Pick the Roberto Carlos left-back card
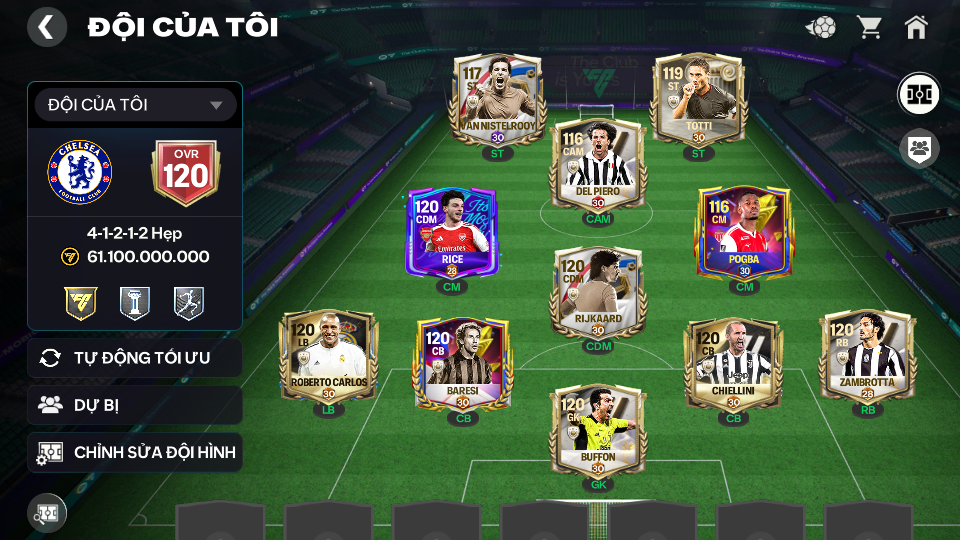960x540 pixels. [329, 357]
